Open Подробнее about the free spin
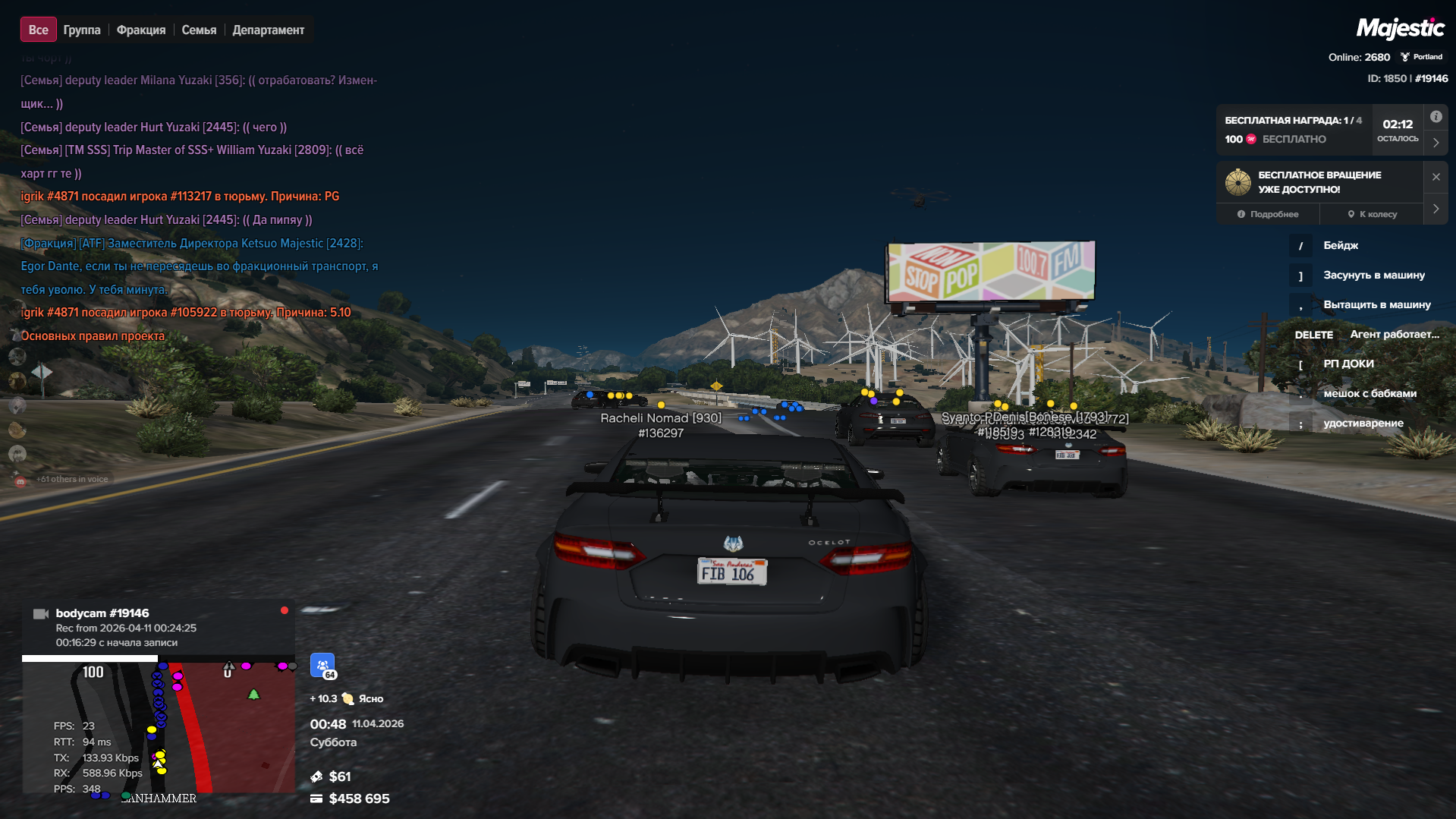Image resolution: width=1456 pixels, height=819 pixels. click(1268, 214)
